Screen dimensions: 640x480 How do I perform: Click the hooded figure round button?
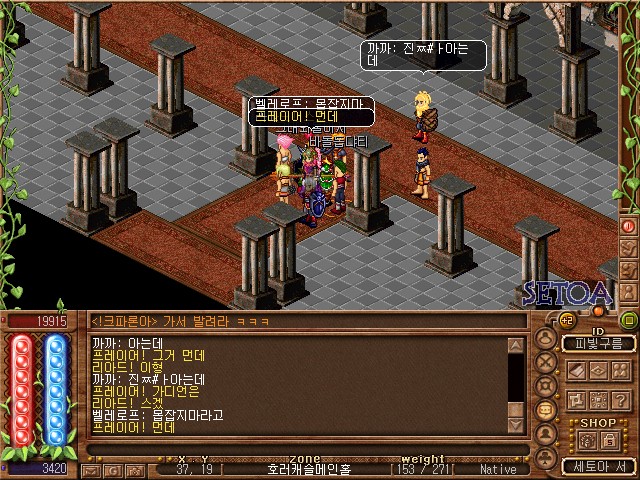pos(546,434)
